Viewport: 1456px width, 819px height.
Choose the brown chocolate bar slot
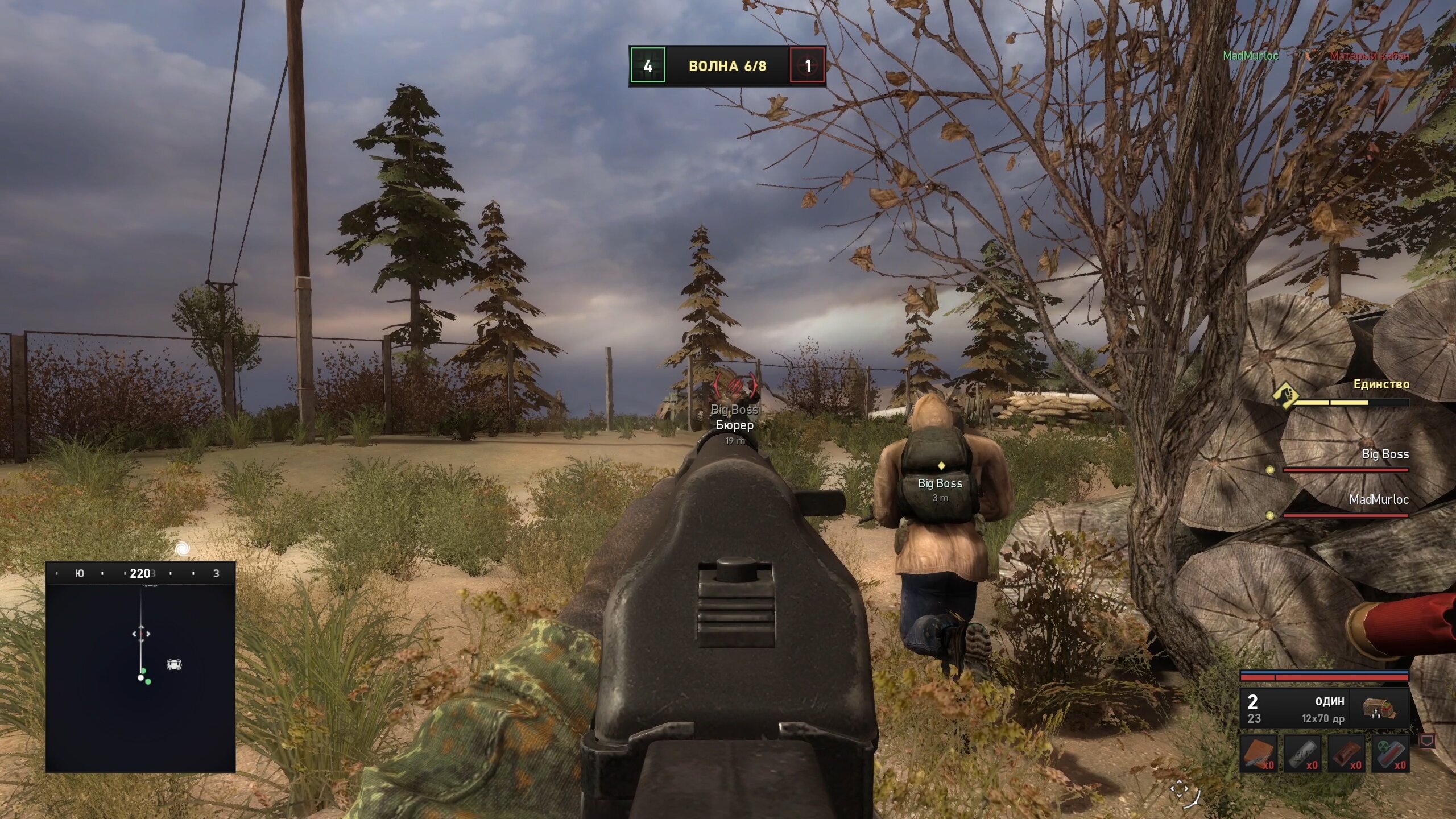1346,754
